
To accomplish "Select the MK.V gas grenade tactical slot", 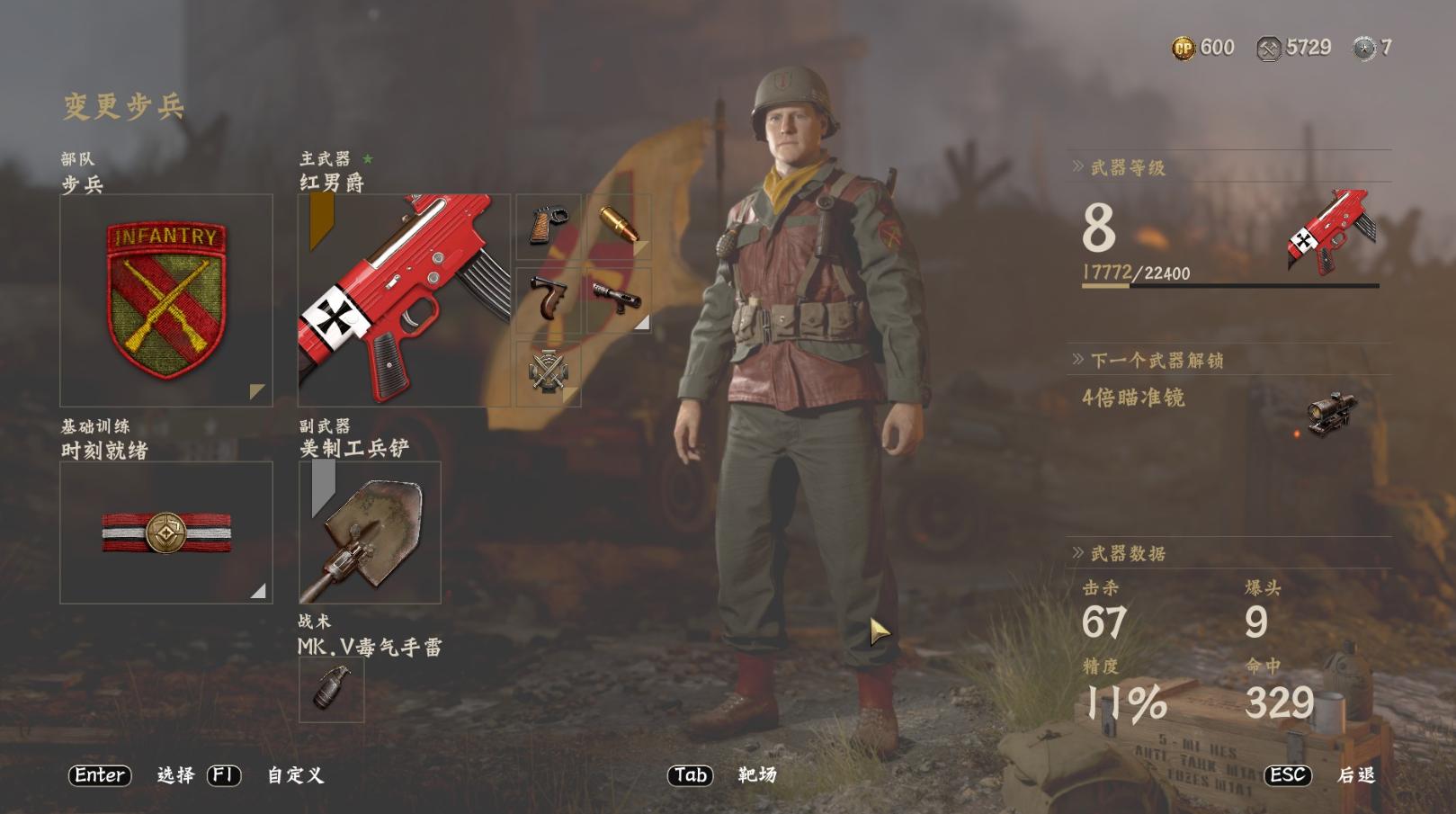I will [331, 689].
